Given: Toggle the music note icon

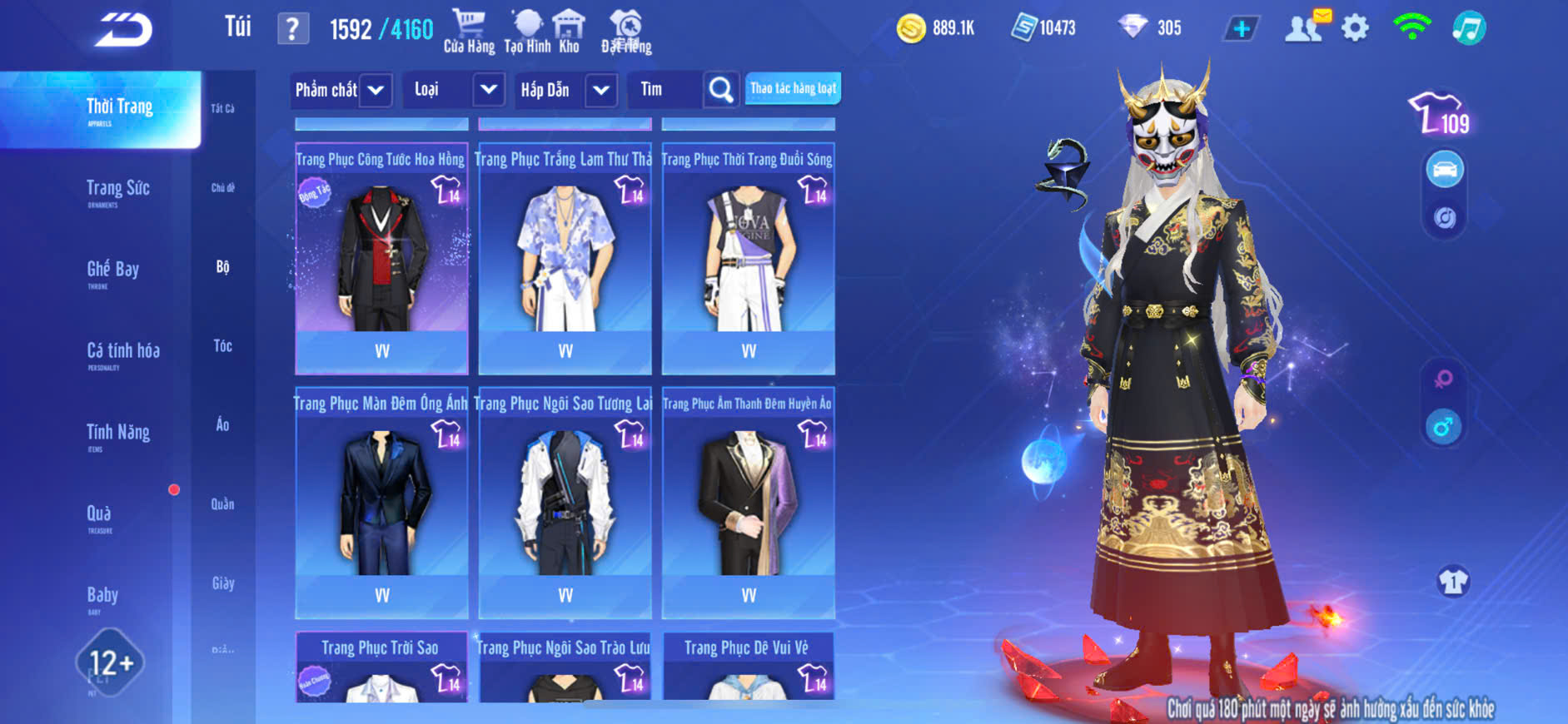Looking at the screenshot, I should coord(1469,28).
